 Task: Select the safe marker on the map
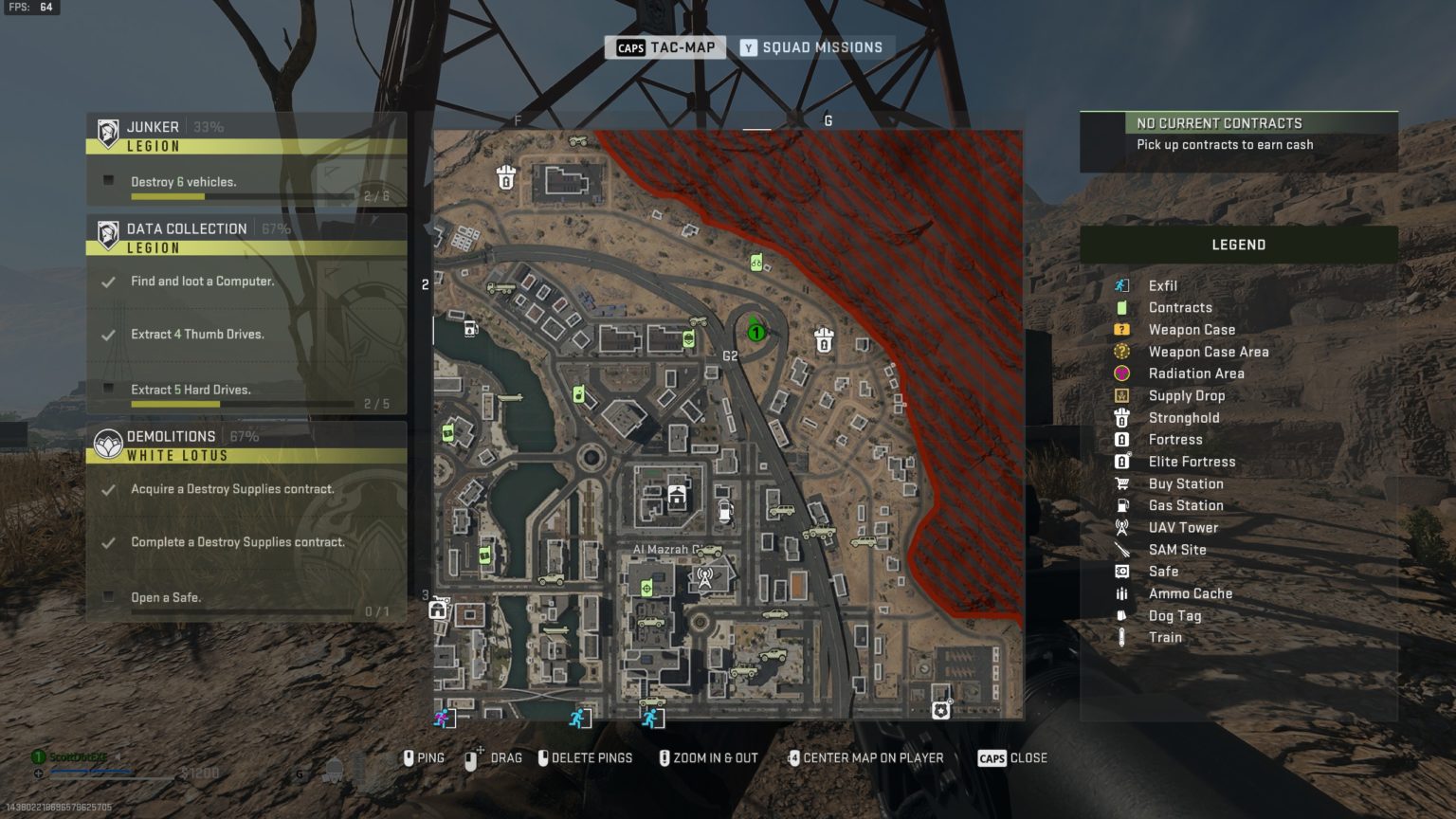[940, 709]
